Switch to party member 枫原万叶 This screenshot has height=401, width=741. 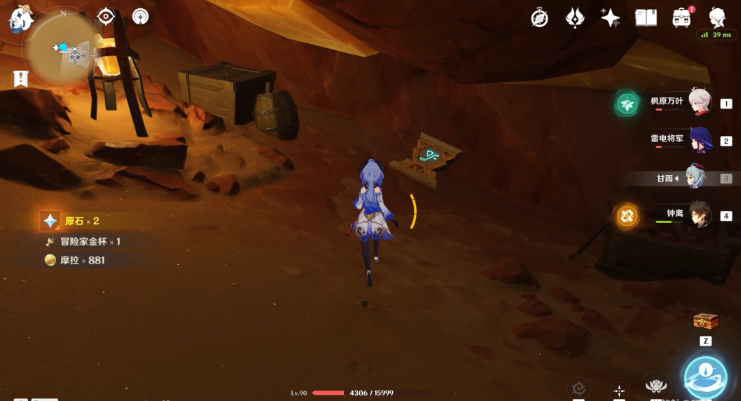pos(700,102)
